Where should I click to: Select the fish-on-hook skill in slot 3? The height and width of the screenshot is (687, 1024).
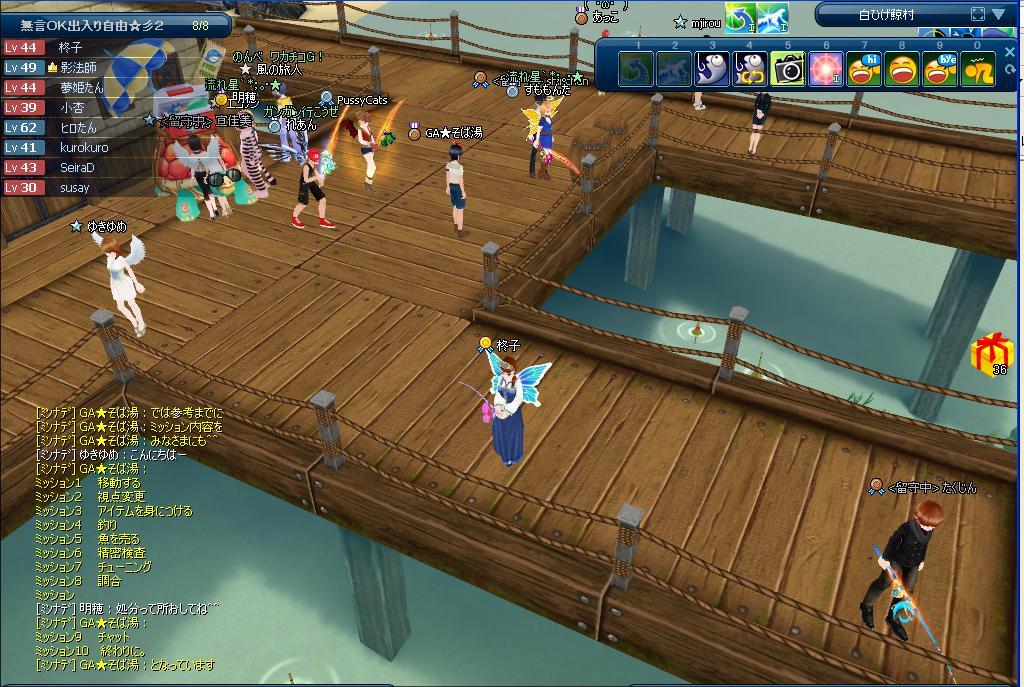pos(712,69)
